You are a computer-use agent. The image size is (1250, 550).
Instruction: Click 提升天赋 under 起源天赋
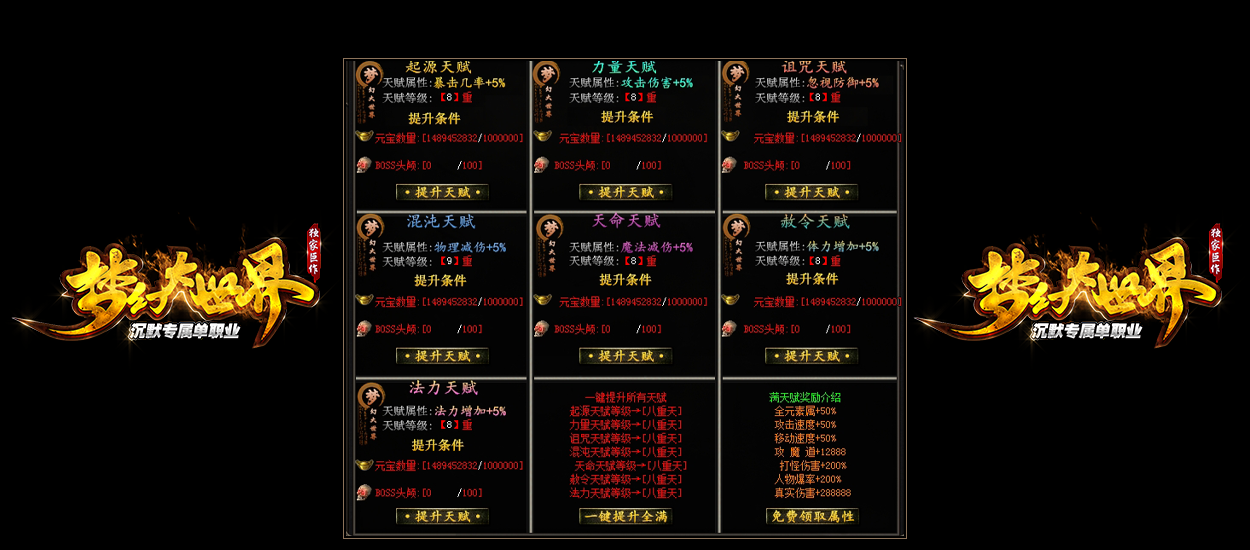tap(442, 192)
